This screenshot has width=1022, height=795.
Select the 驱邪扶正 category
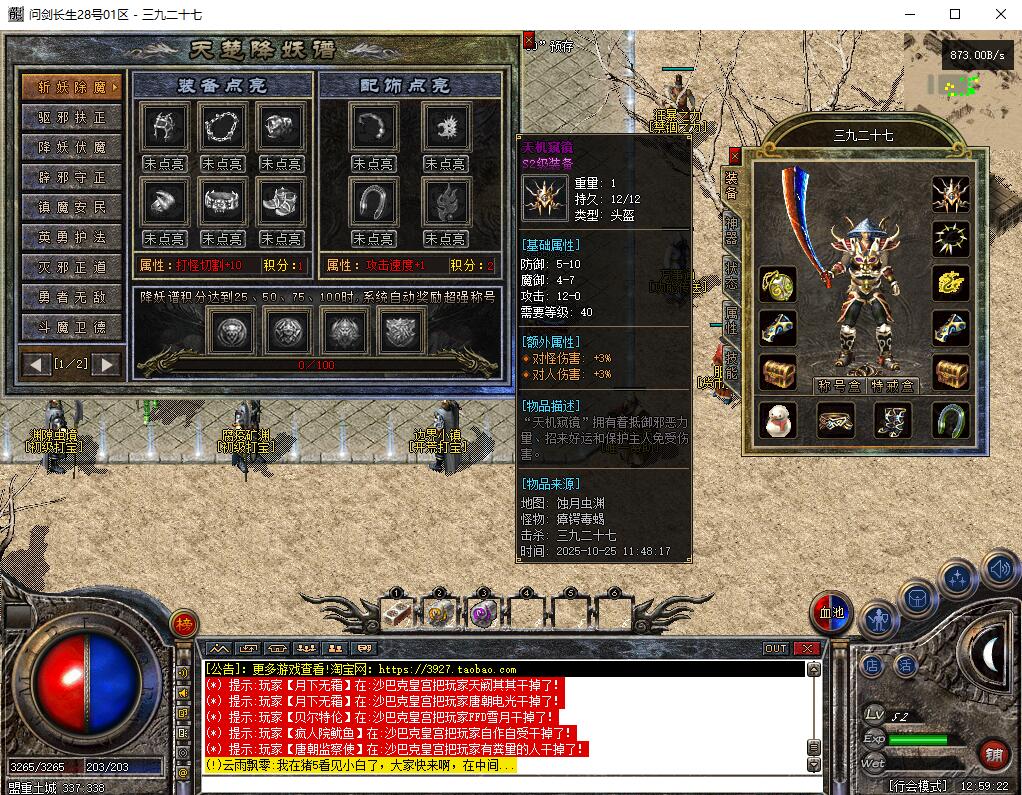click(x=72, y=117)
